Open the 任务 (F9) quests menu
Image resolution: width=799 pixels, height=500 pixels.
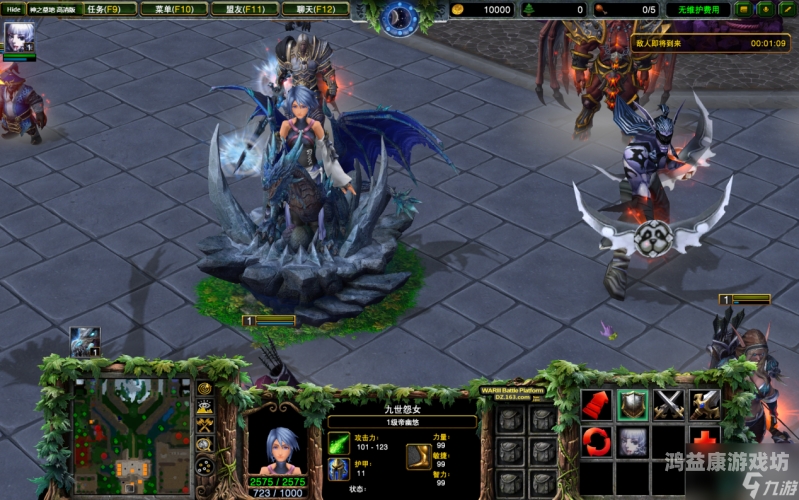coord(104,9)
